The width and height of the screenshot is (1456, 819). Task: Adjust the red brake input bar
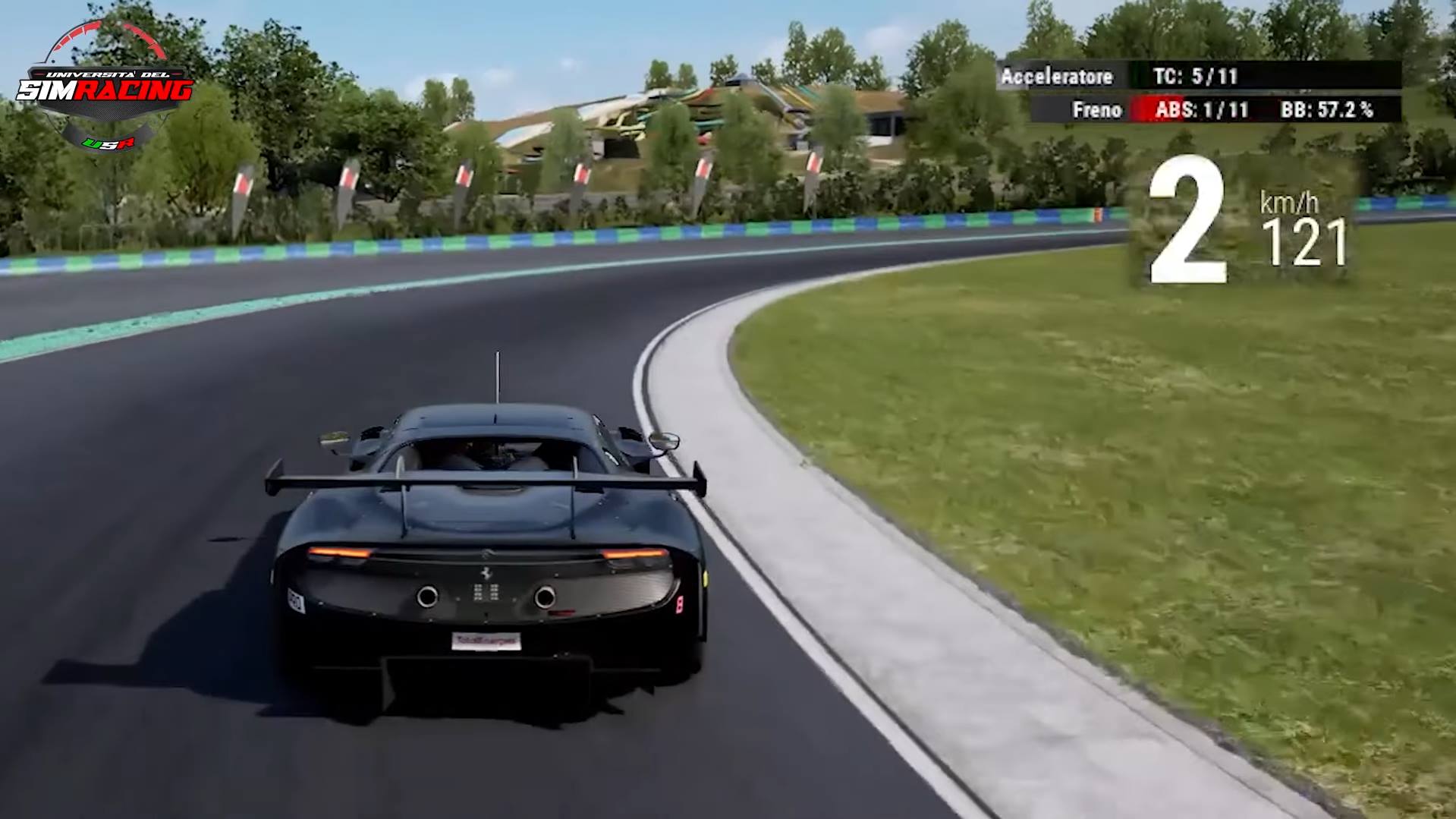1146,109
